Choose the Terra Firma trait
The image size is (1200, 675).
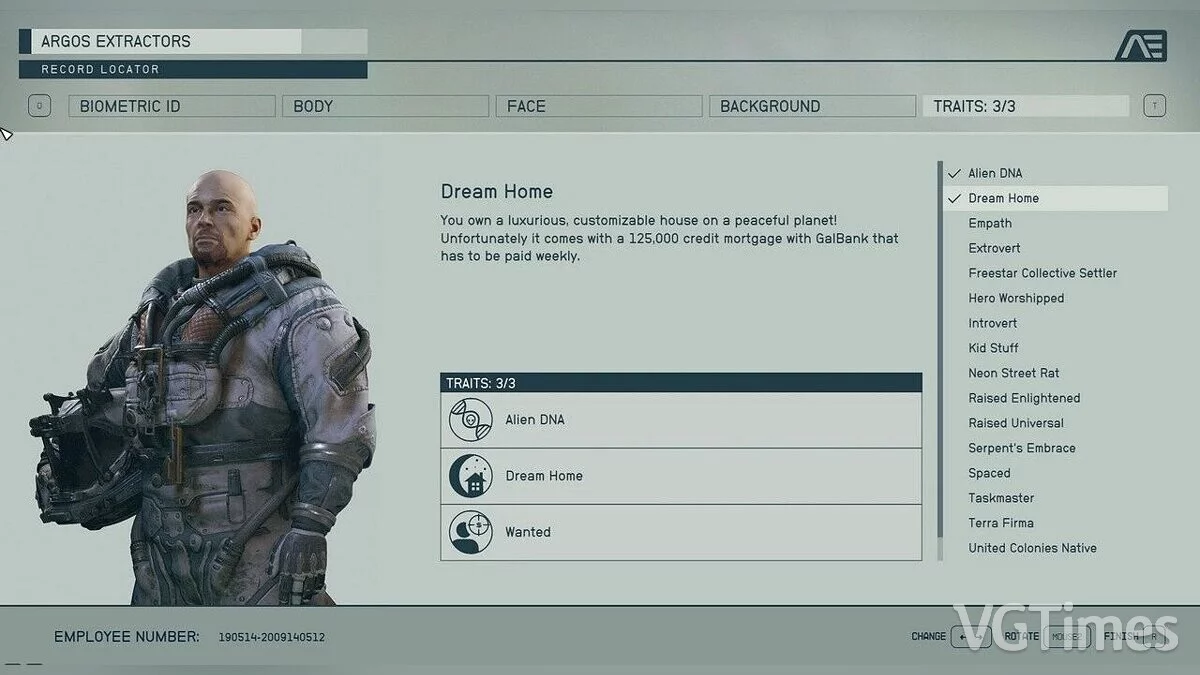click(1000, 523)
